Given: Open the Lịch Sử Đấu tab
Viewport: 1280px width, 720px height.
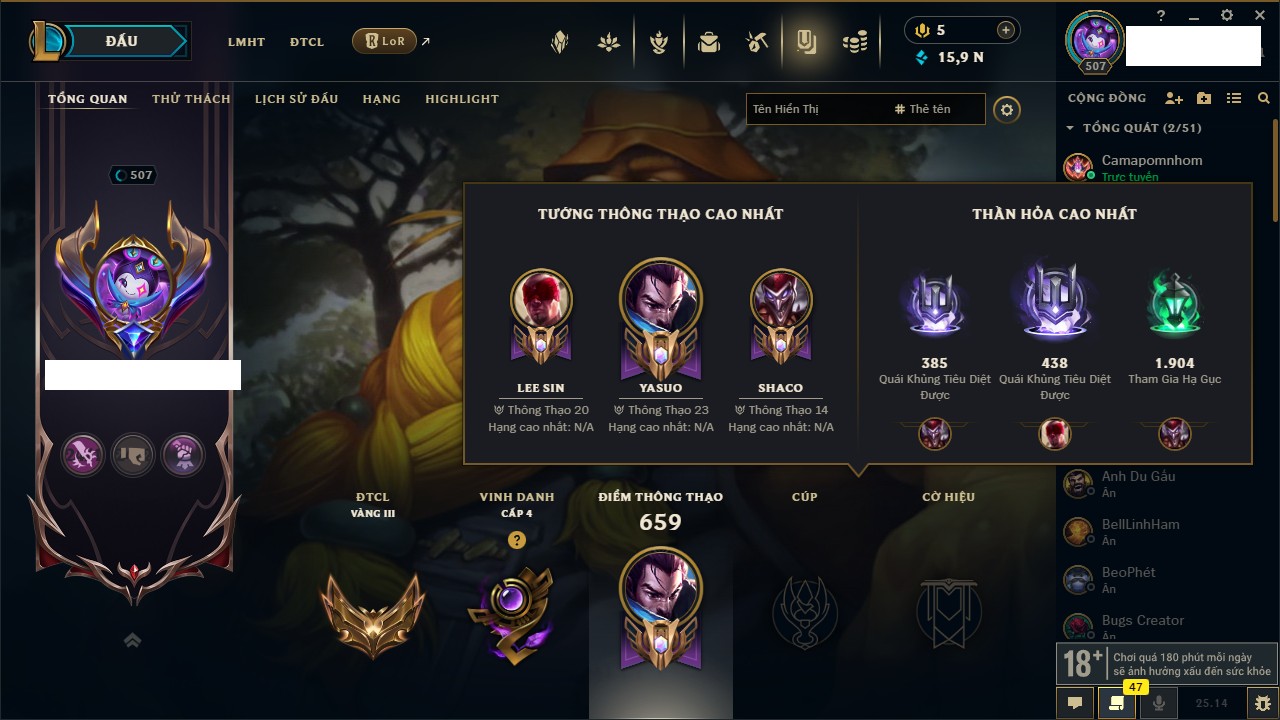Looking at the screenshot, I should coord(296,99).
